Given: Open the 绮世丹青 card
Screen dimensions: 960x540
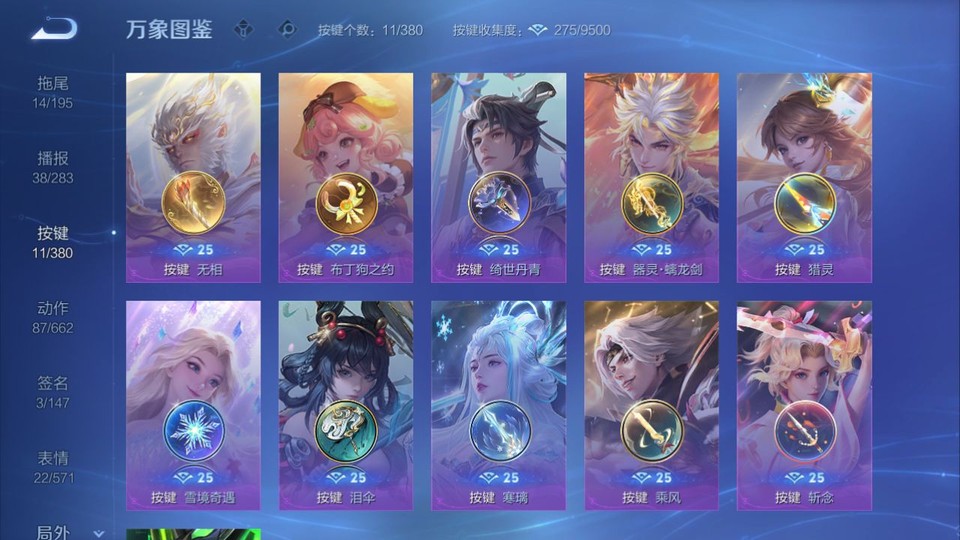Looking at the screenshot, I should (499, 177).
